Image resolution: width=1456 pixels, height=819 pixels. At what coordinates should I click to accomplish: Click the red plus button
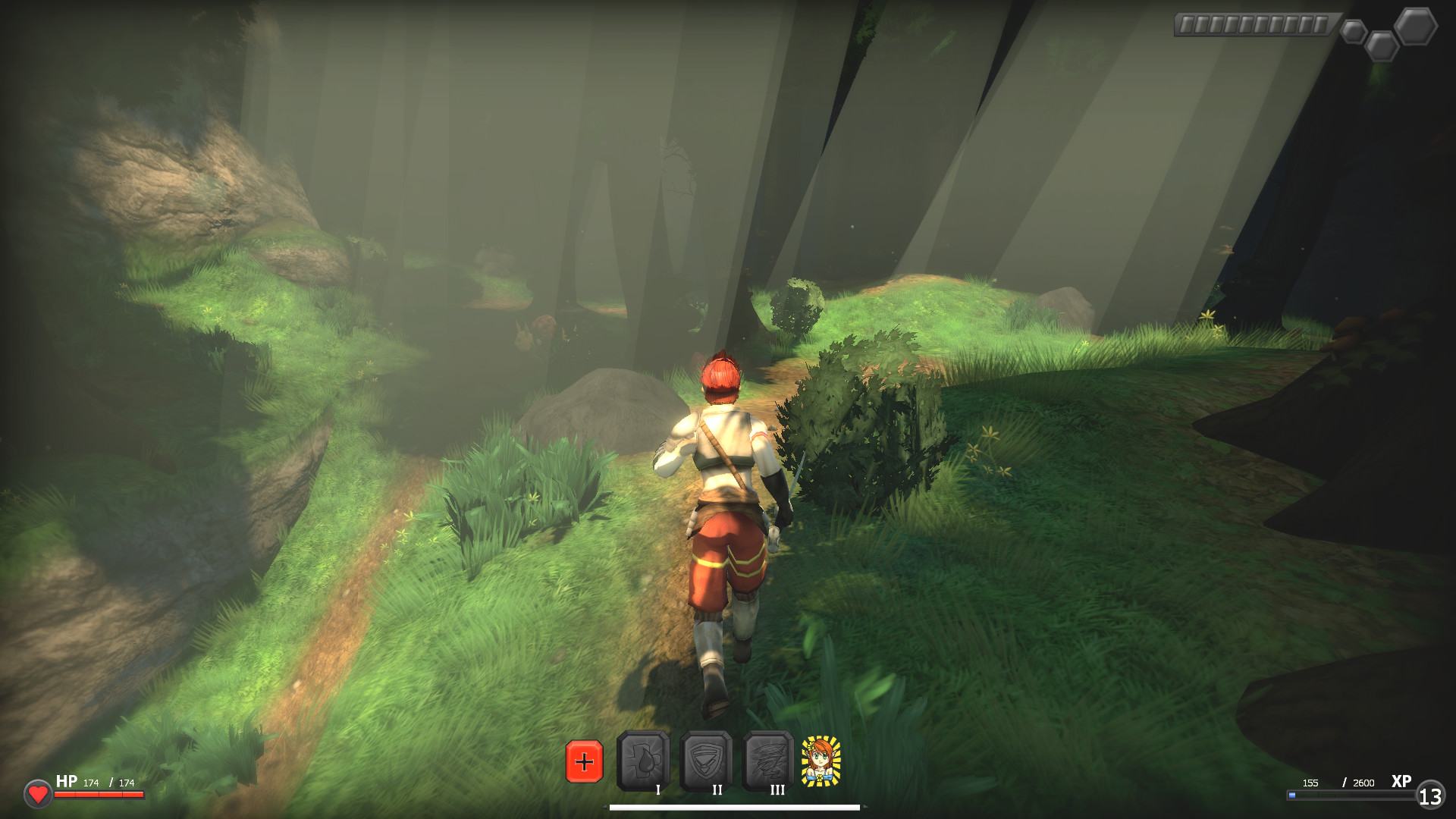(x=584, y=761)
